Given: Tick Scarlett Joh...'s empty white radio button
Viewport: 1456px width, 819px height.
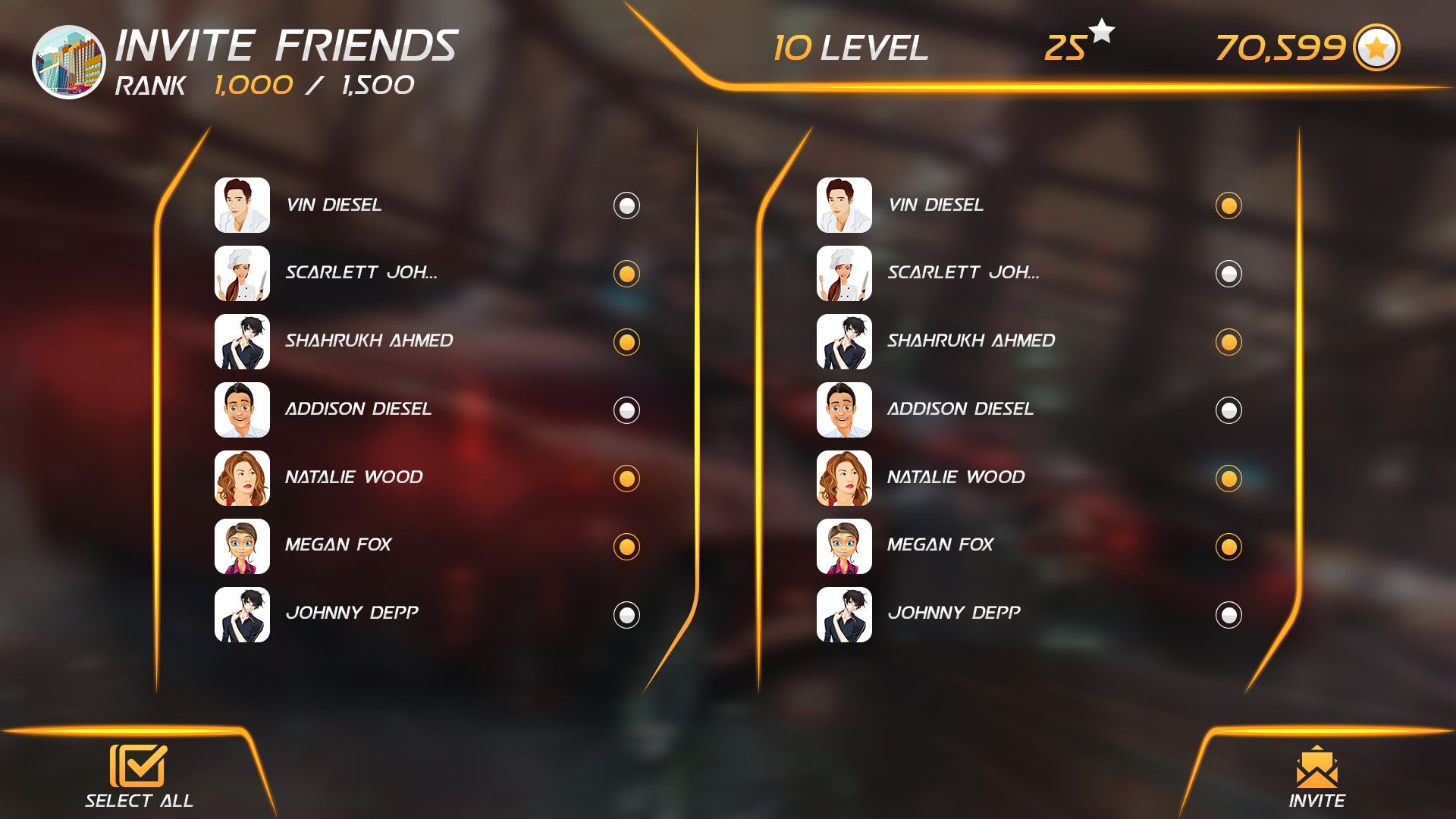Looking at the screenshot, I should click(x=1228, y=274).
